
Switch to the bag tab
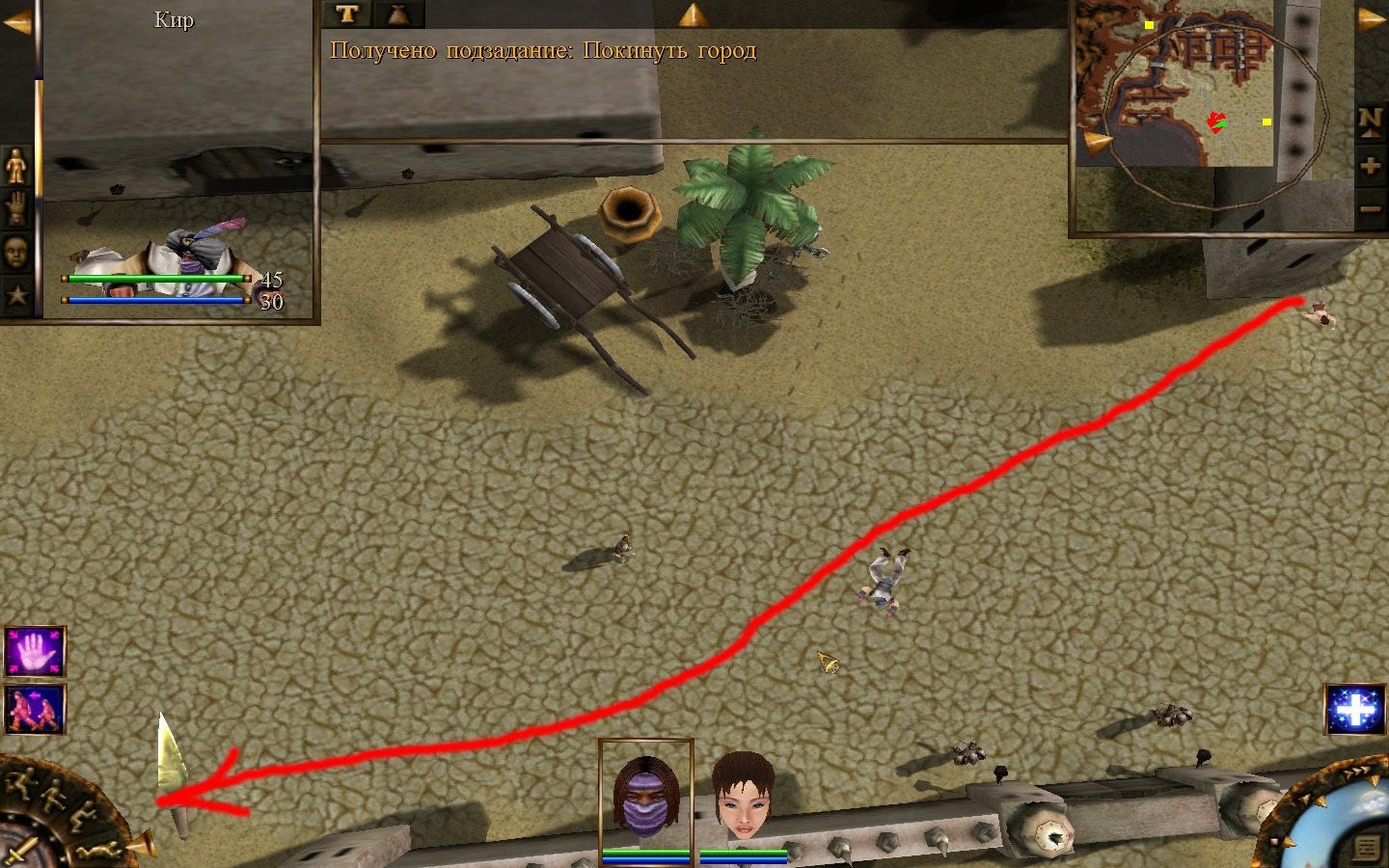click(397, 14)
